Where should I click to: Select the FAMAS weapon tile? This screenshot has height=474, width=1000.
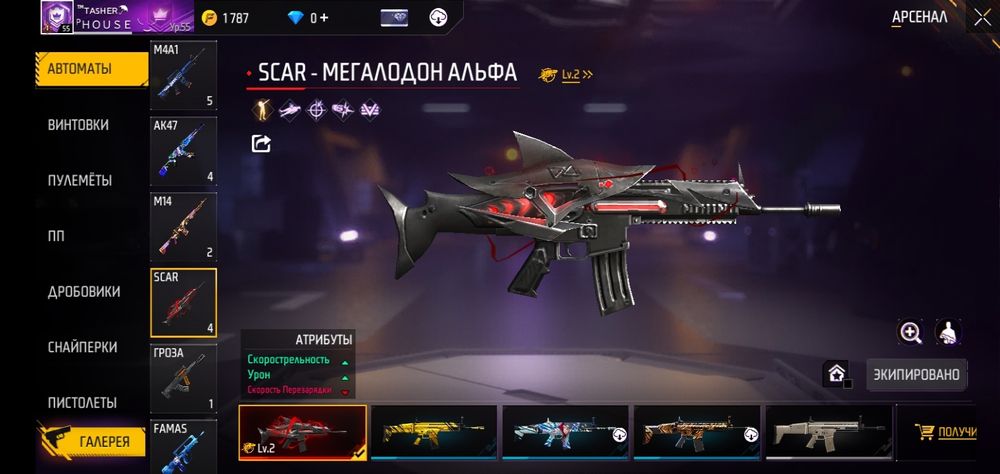tap(183, 447)
